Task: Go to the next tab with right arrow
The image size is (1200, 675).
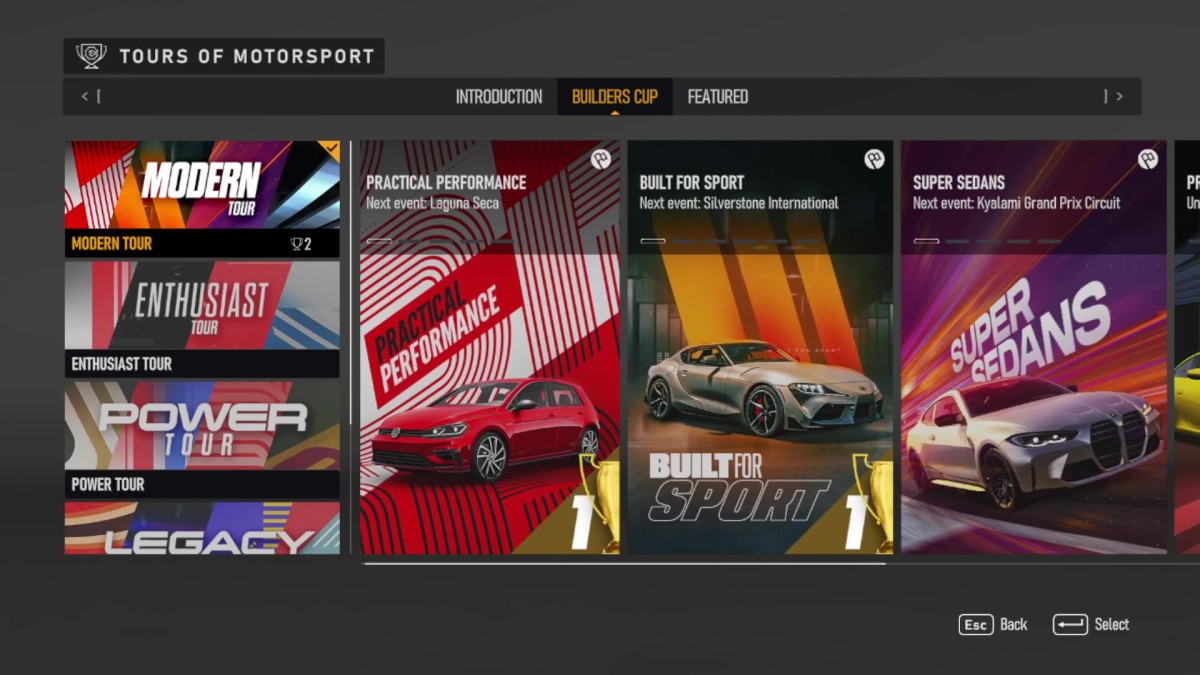Action: (x=1119, y=97)
